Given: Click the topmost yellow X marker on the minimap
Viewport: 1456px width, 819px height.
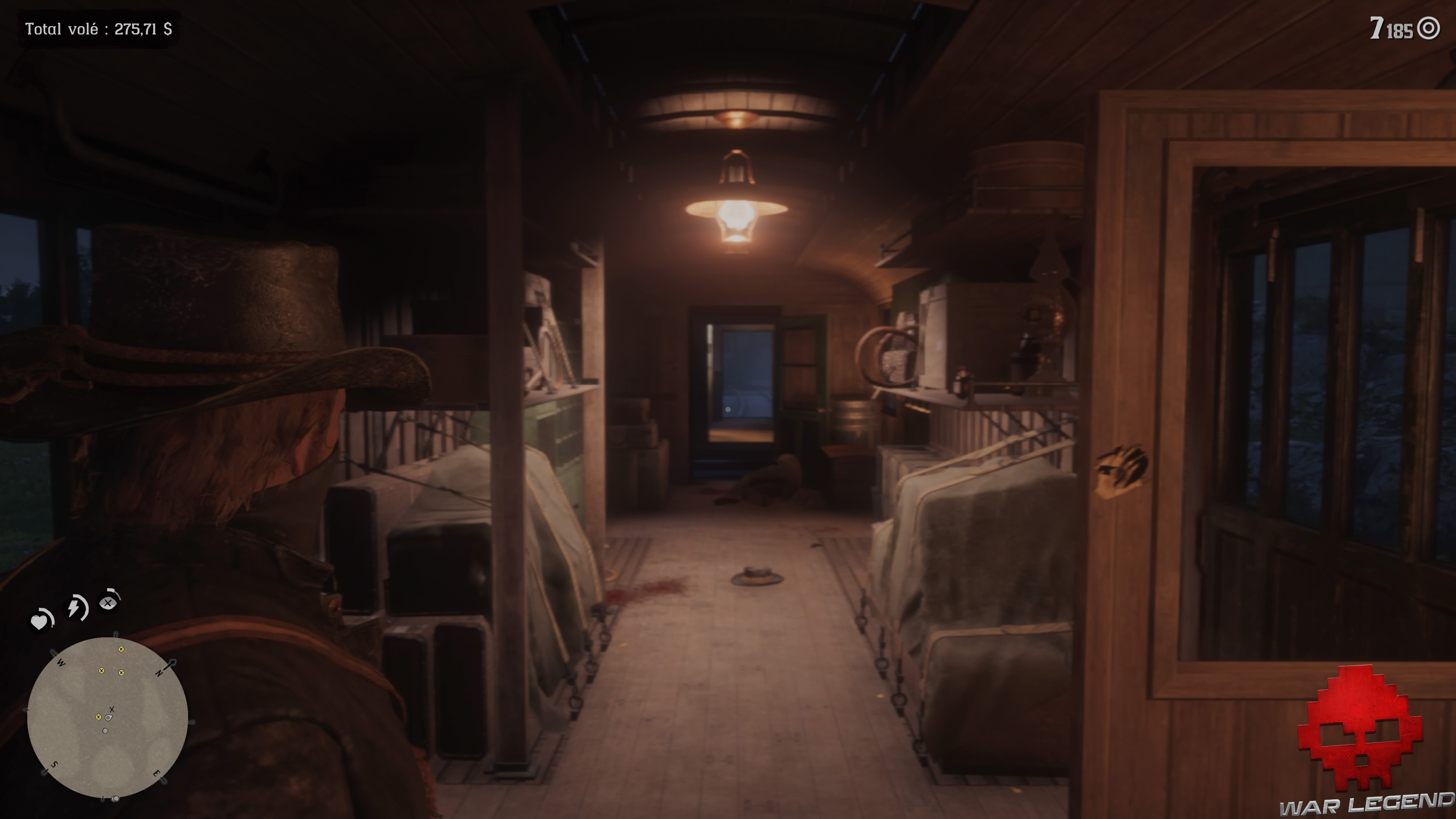Looking at the screenshot, I should (x=121, y=650).
